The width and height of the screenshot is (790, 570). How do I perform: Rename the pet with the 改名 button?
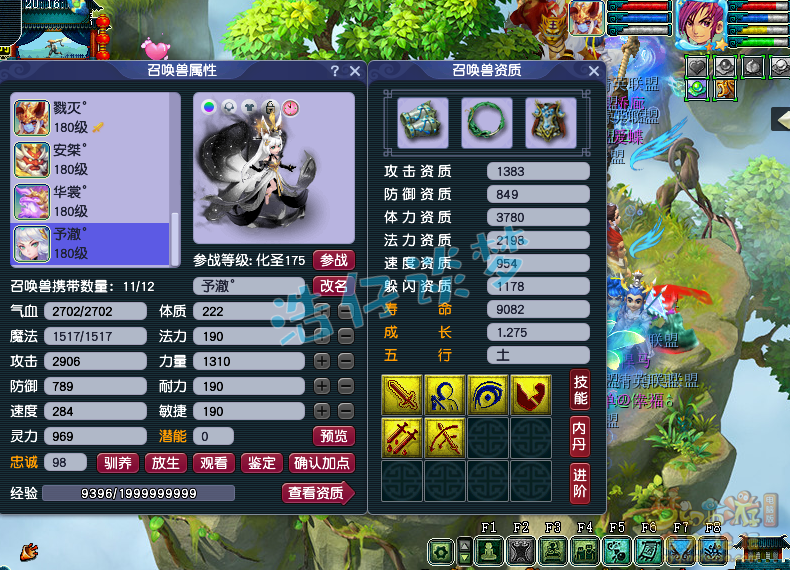coord(334,285)
